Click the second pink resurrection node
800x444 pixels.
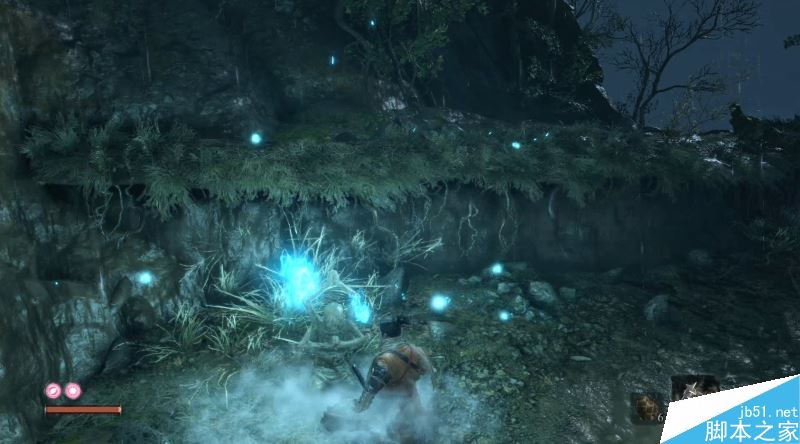click(72, 391)
